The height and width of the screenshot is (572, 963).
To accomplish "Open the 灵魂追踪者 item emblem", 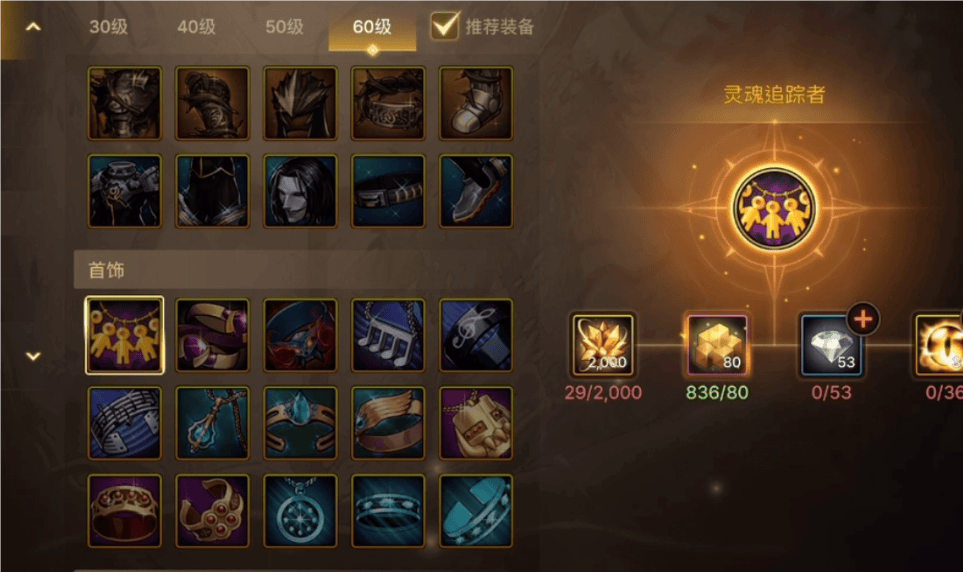I will (x=773, y=209).
